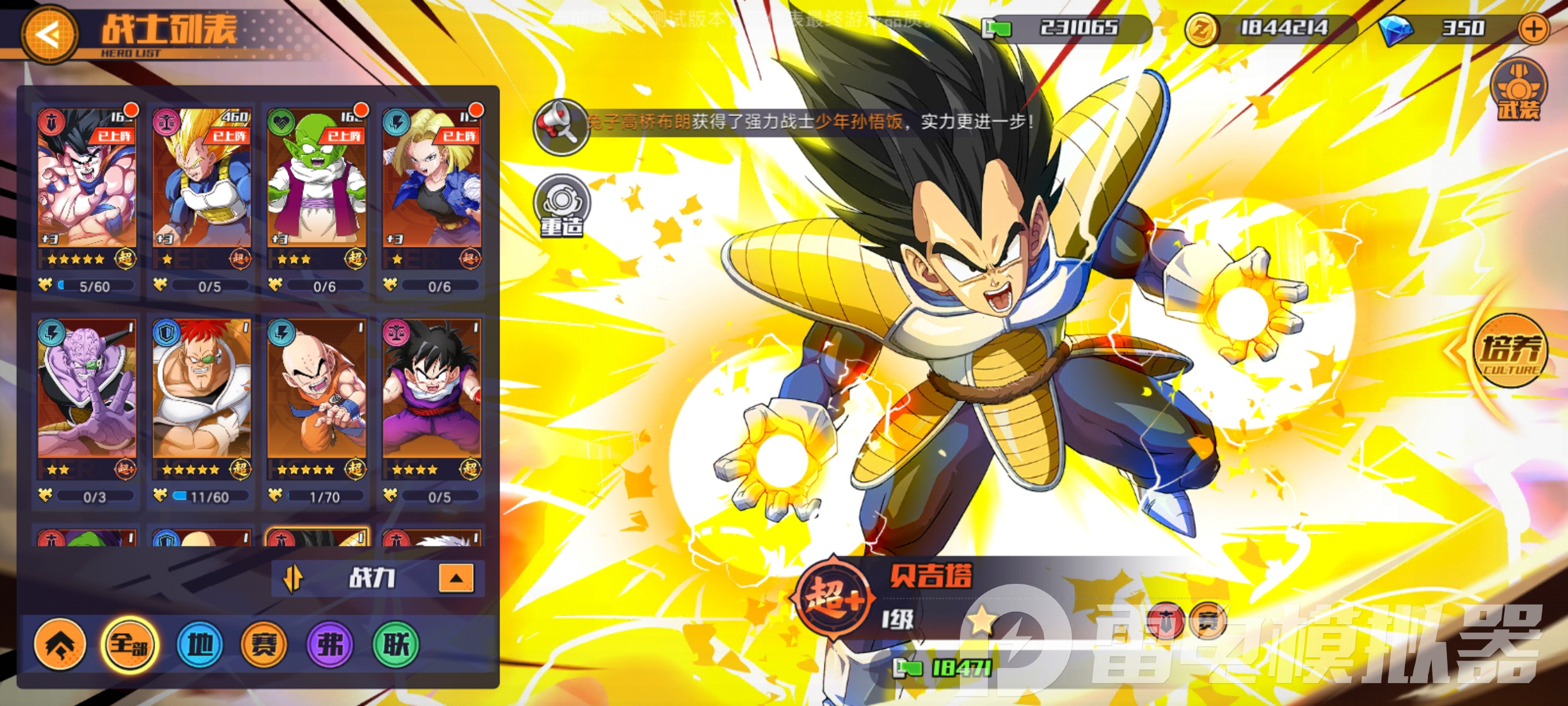The width and height of the screenshot is (1568, 706).
Task: Go back from the hero list
Action: click(49, 34)
